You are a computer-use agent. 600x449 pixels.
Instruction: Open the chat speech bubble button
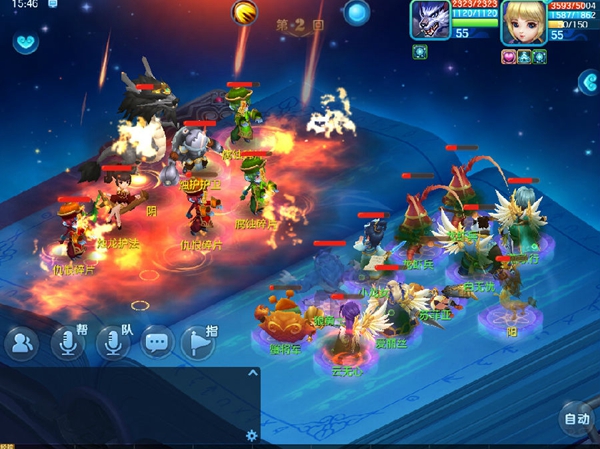coord(157,343)
